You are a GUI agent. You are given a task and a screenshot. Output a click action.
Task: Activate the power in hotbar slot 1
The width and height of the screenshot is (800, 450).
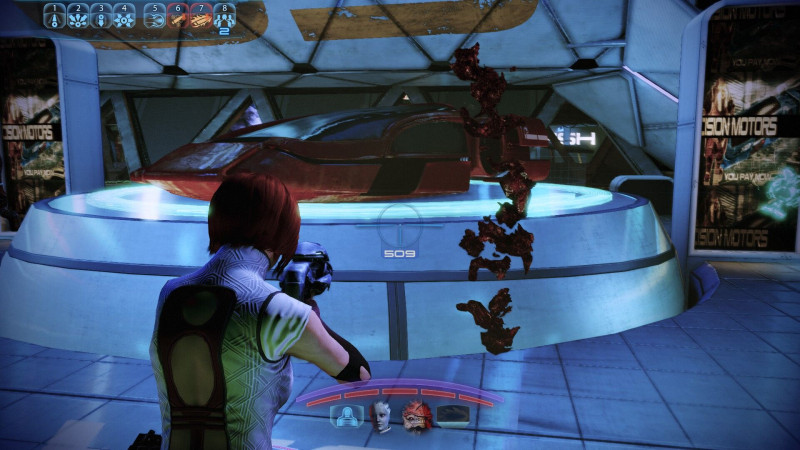click(x=54, y=16)
